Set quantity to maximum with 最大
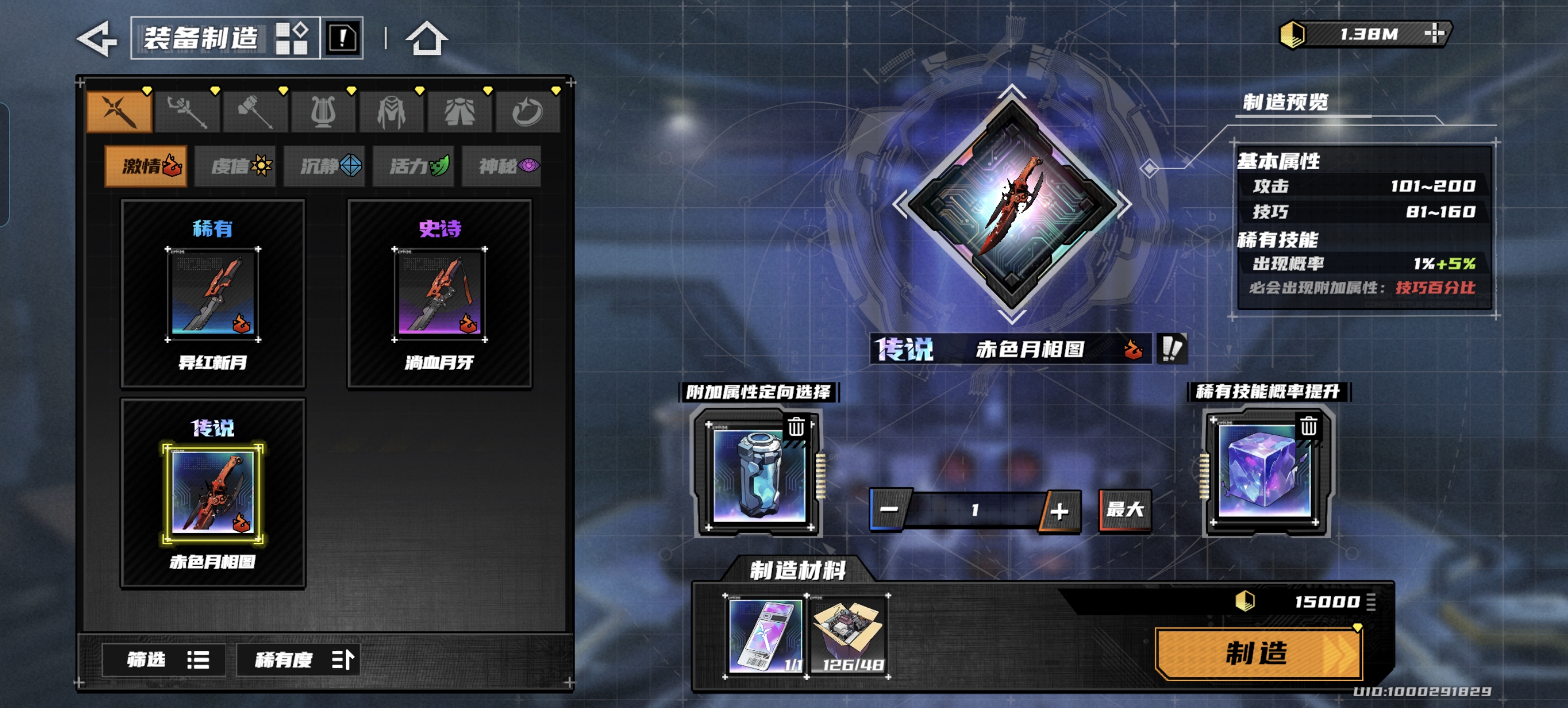 (x=1125, y=510)
